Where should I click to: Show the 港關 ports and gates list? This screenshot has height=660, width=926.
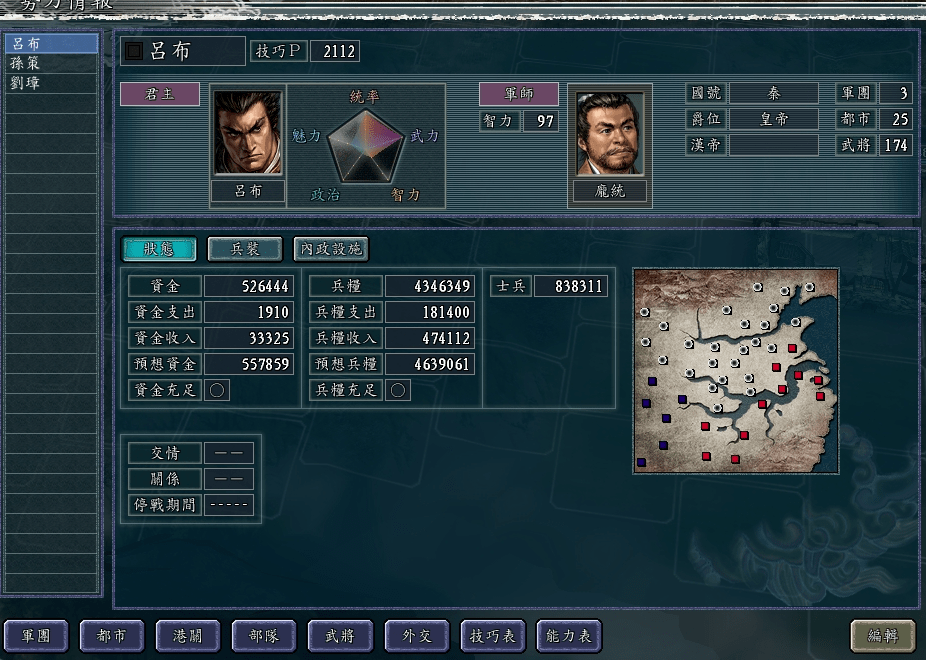(x=188, y=636)
